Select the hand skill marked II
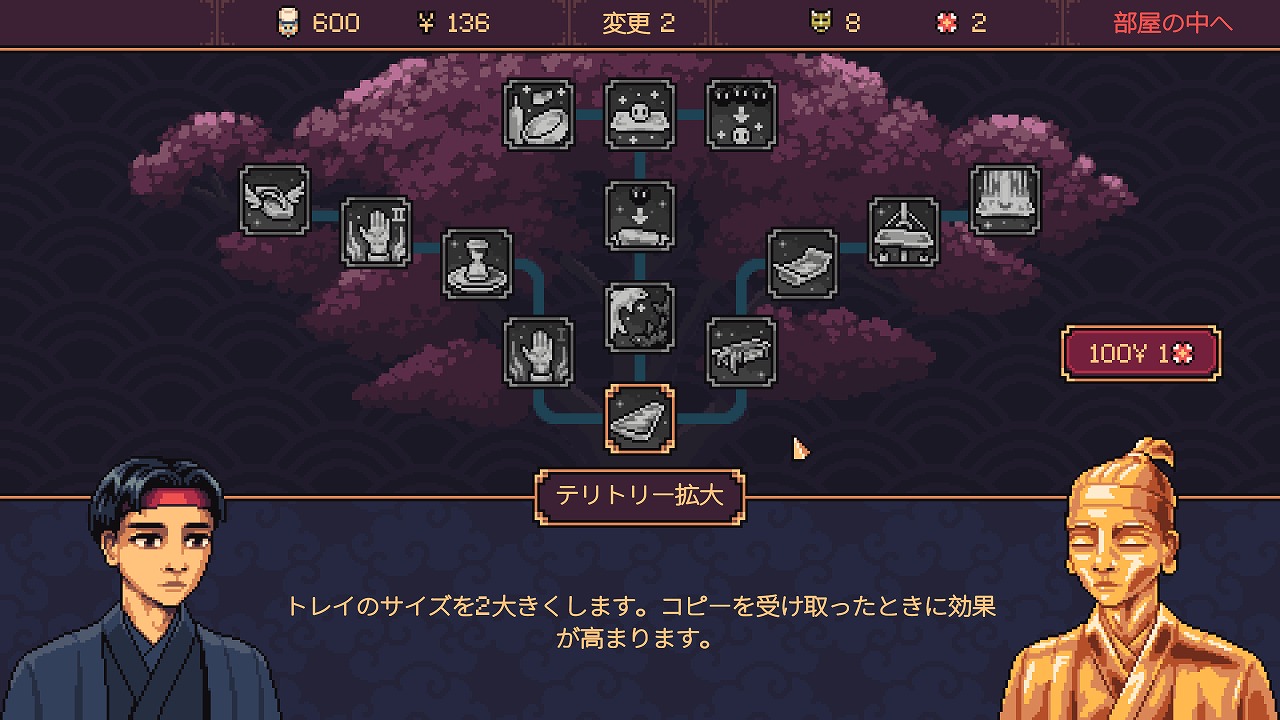 376,231
